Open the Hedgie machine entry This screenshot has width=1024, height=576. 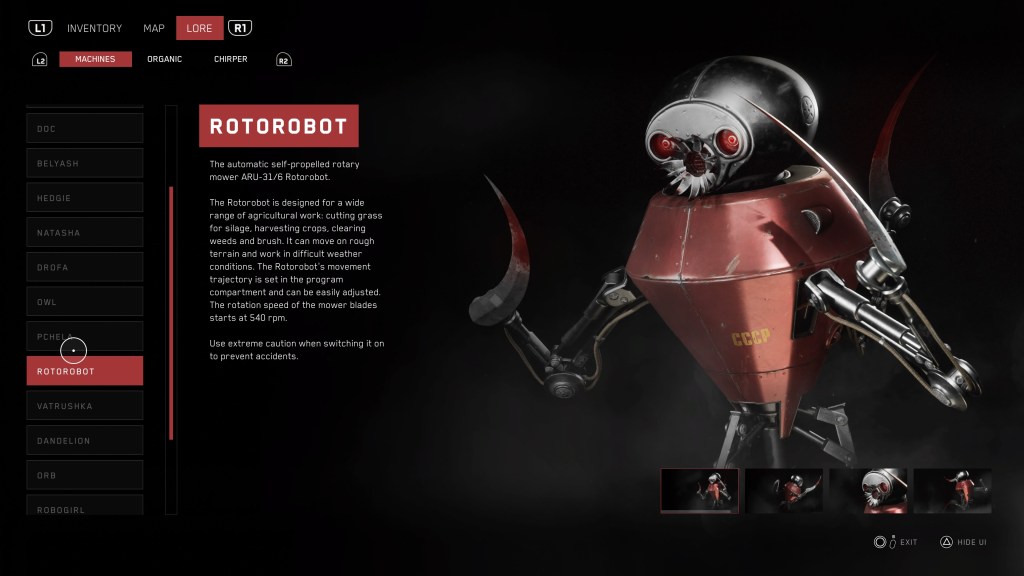click(x=84, y=198)
